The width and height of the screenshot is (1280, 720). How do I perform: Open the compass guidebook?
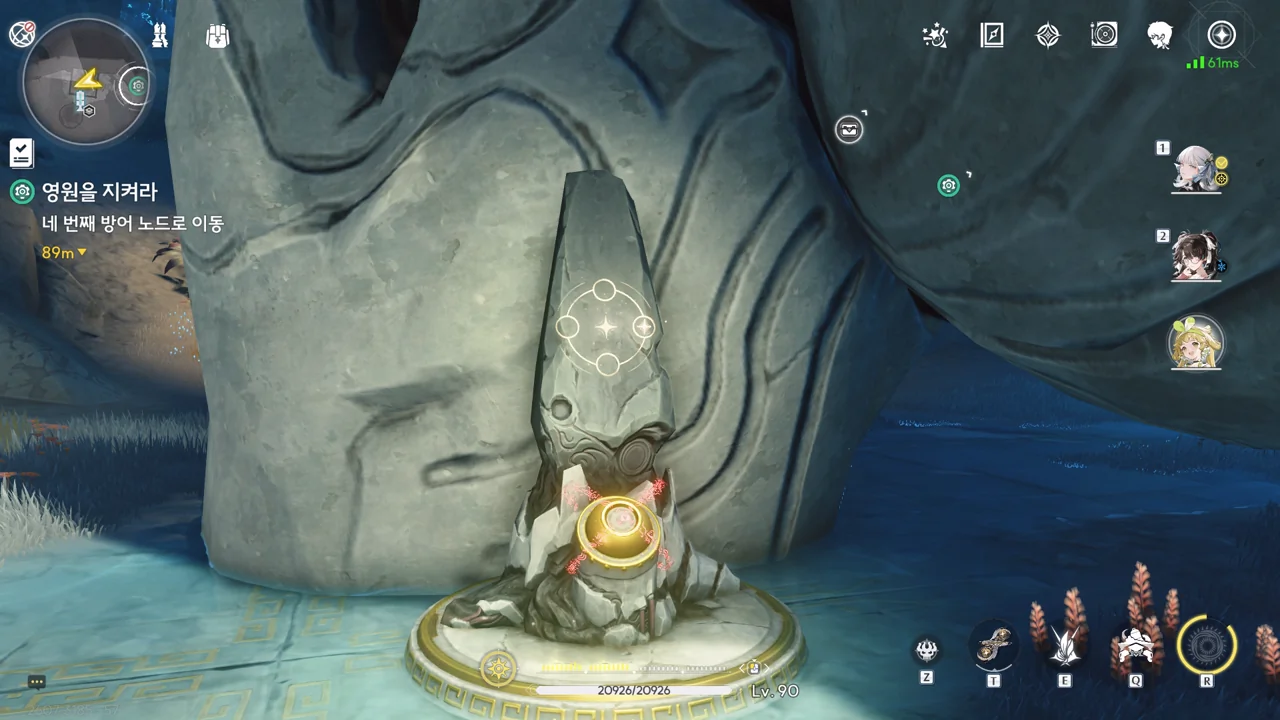point(991,36)
